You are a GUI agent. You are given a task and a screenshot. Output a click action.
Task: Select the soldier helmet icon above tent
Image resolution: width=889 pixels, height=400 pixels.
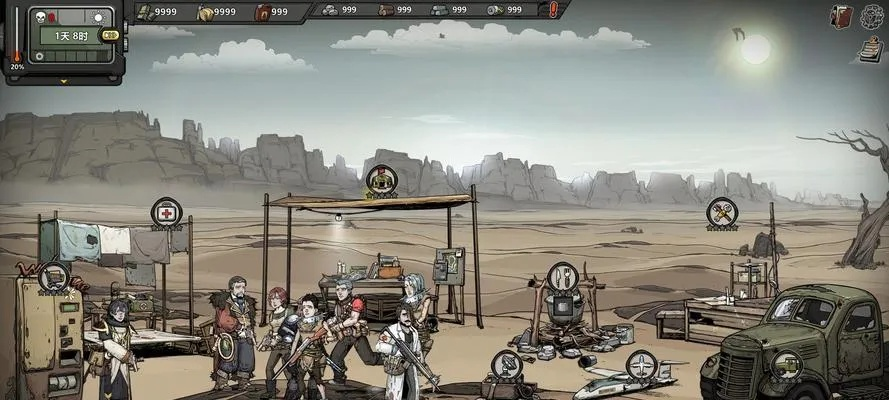click(380, 181)
